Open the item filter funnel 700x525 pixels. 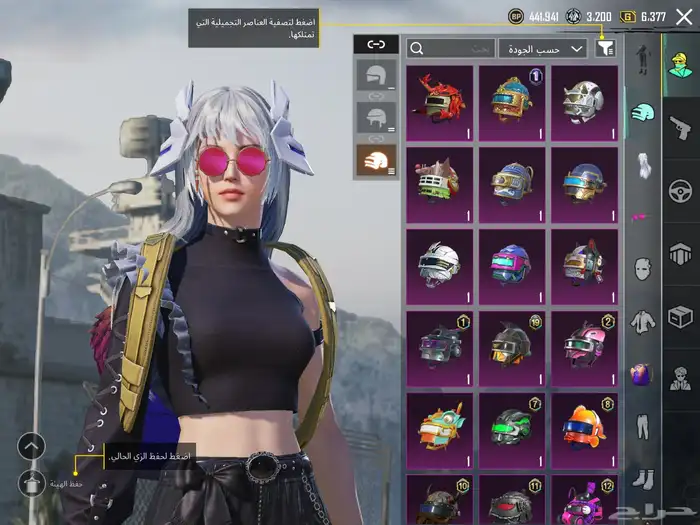coord(605,47)
